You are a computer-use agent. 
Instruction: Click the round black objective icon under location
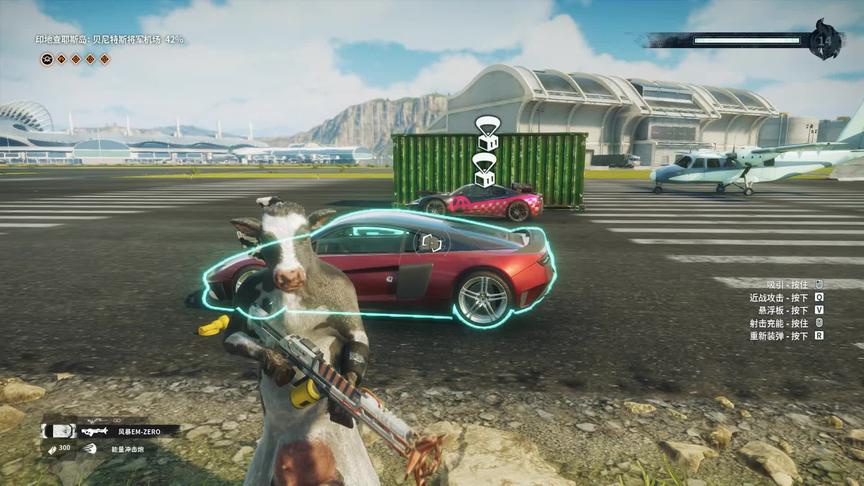47,59
